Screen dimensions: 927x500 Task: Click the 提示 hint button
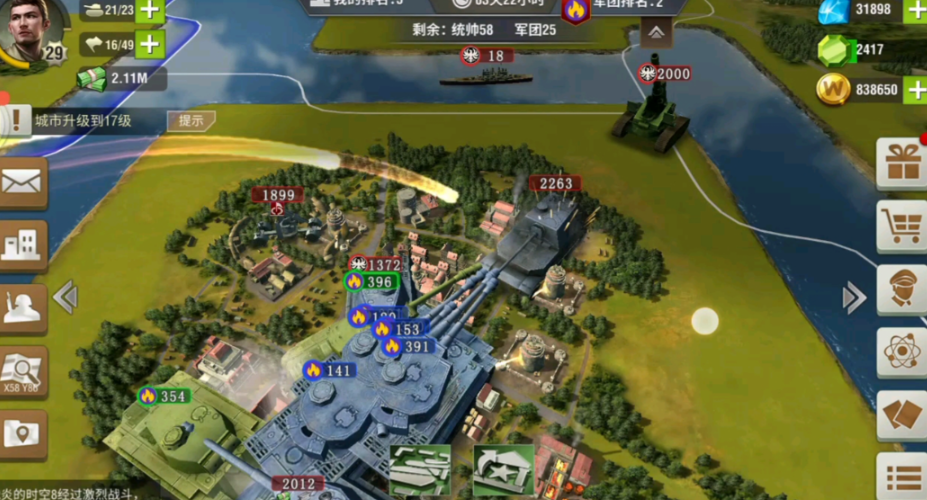[x=190, y=121]
